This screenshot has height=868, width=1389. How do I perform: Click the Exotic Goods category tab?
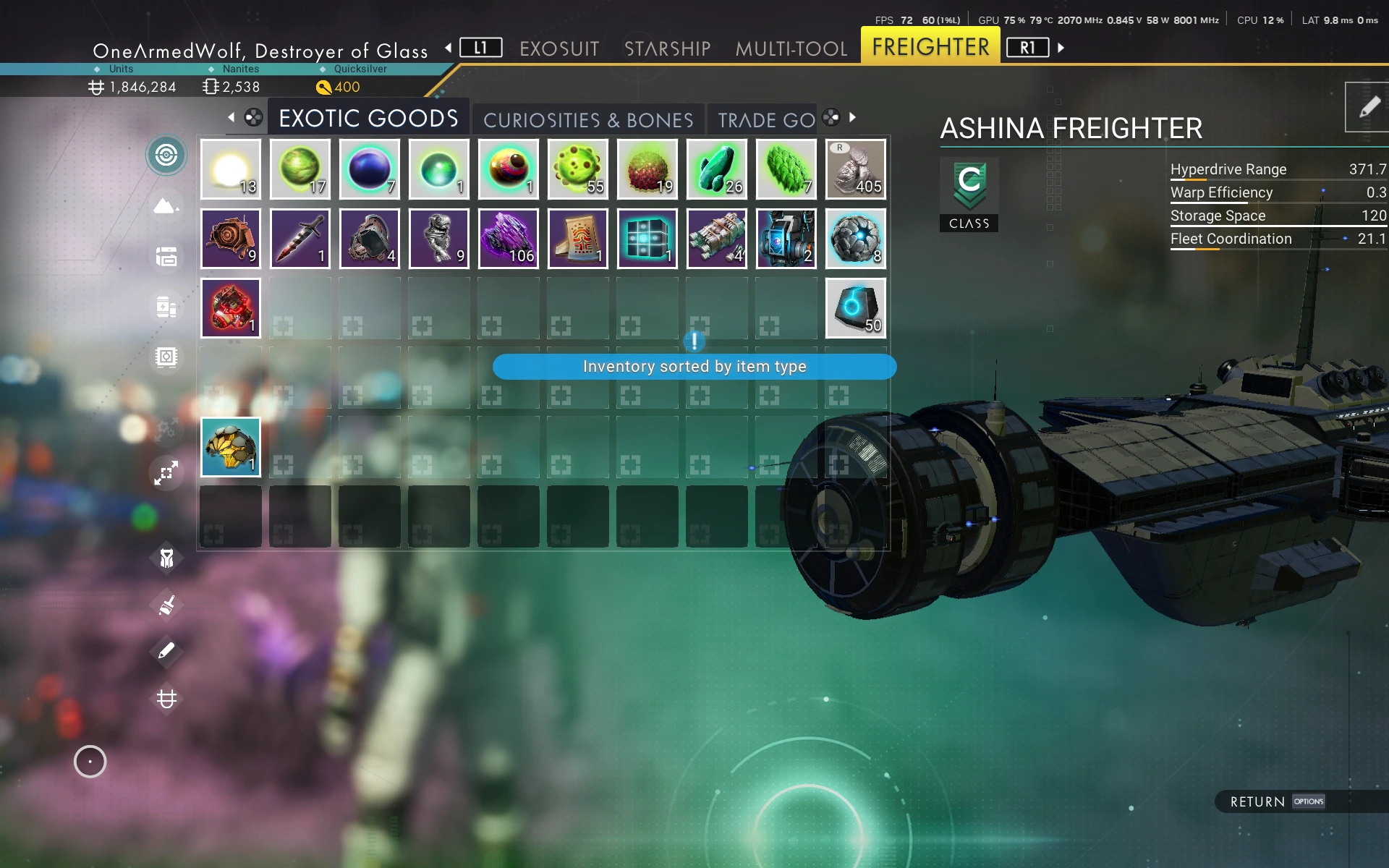pyautogui.click(x=368, y=119)
